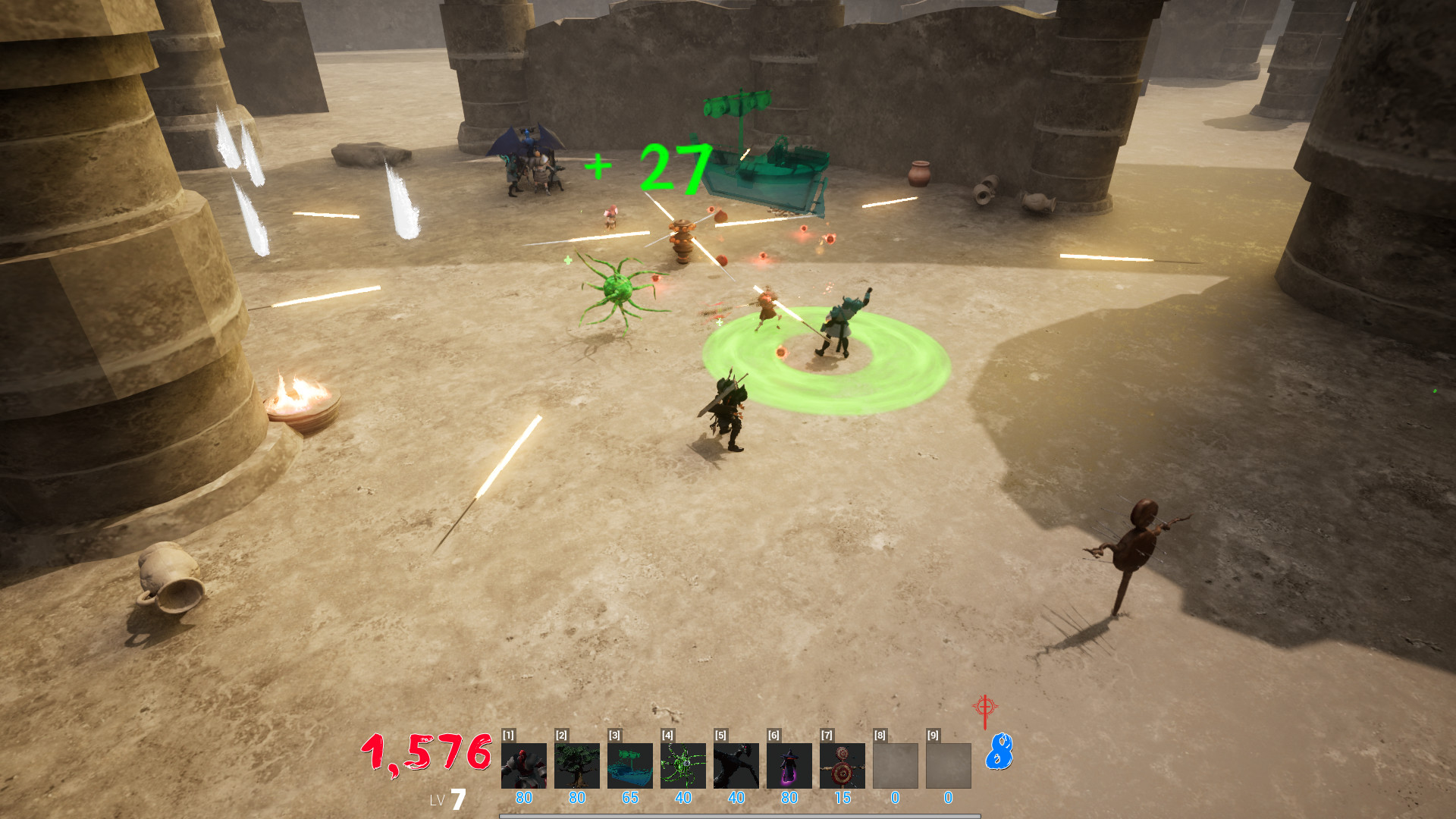Select the black shadow beast summon
The height and width of the screenshot is (819, 1456).
coord(736,765)
